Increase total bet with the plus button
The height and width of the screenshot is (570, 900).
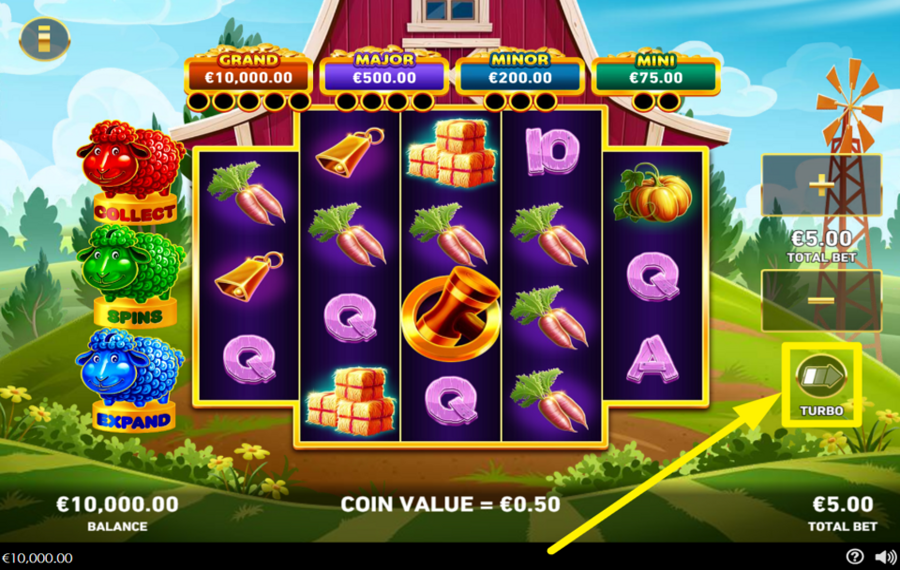pyautogui.click(x=821, y=184)
